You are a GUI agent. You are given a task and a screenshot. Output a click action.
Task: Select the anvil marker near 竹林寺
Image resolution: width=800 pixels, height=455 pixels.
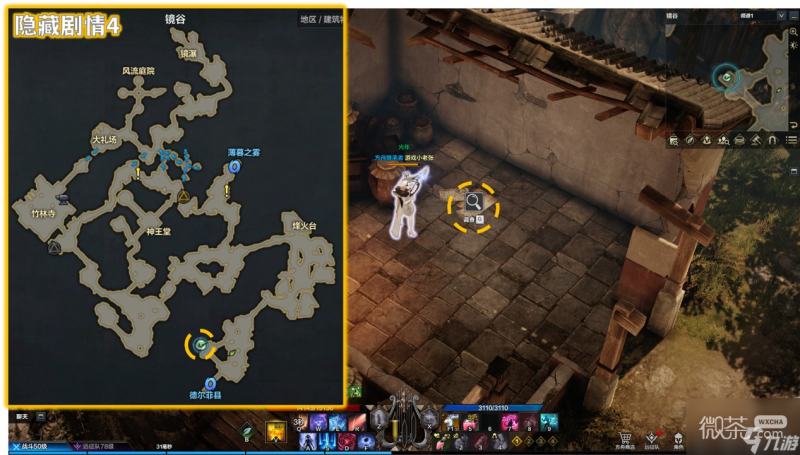click(x=64, y=200)
